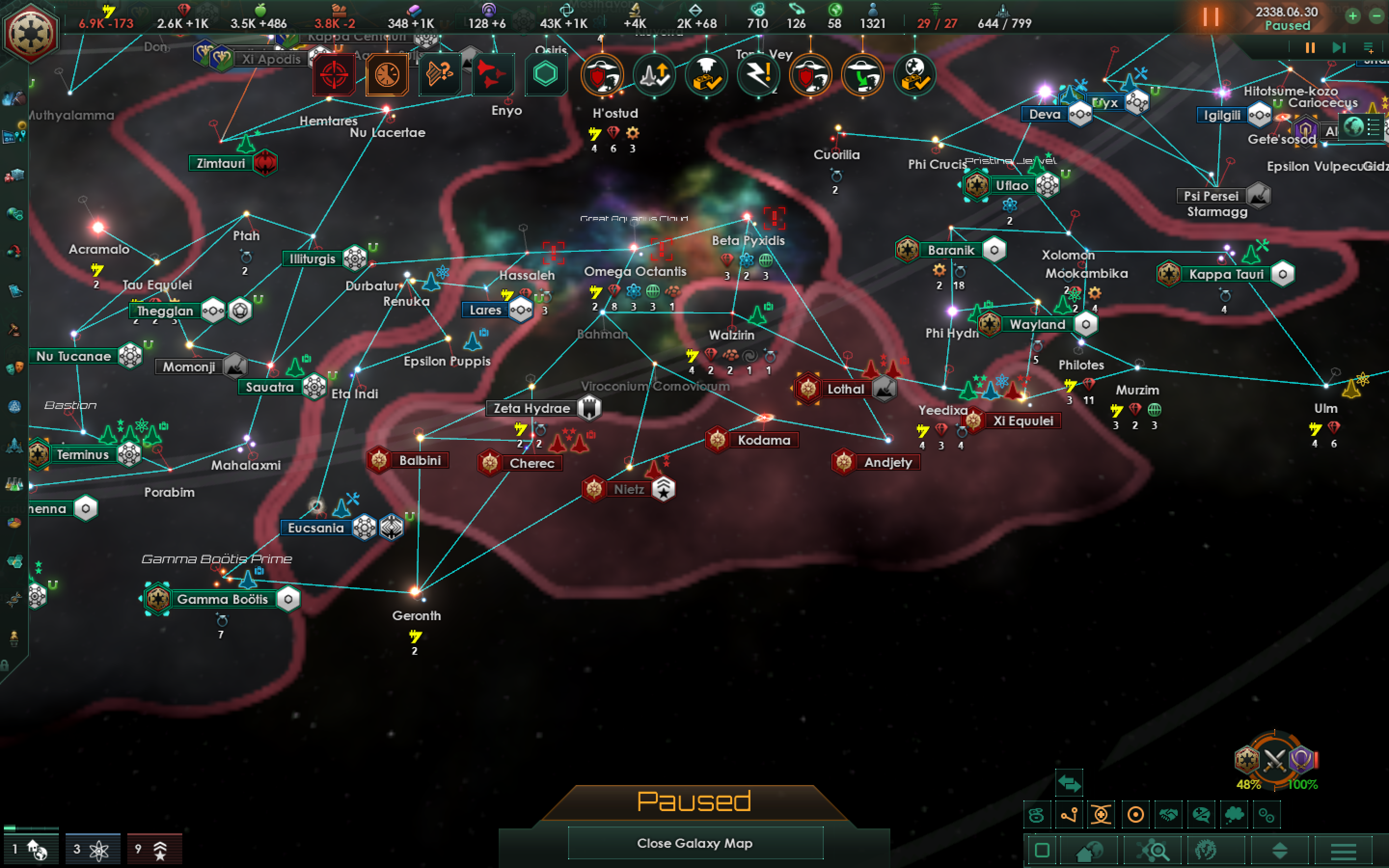
Task: Advance one day with the skip-forward button
Action: click(x=1338, y=48)
